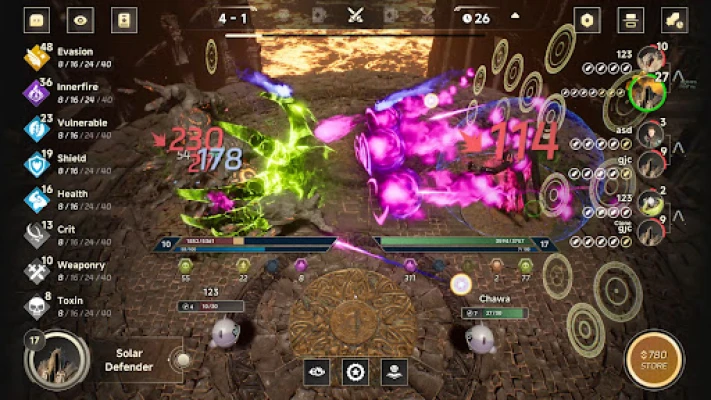Select the Innerfire synergy entry
The height and width of the screenshot is (400, 711).
pyautogui.click(x=60, y=93)
